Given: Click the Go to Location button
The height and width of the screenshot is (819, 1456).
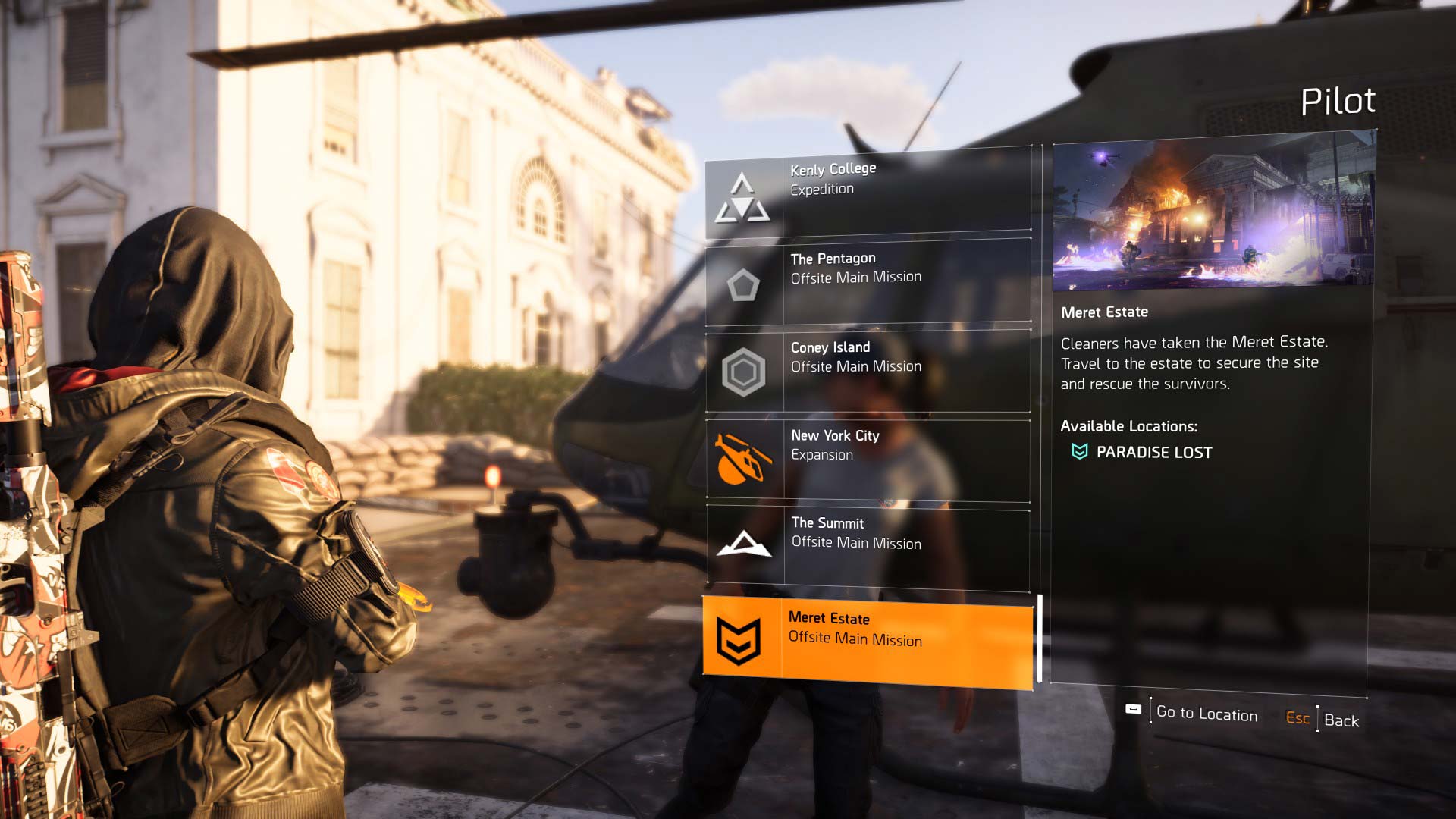Looking at the screenshot, I should 1206,714.
